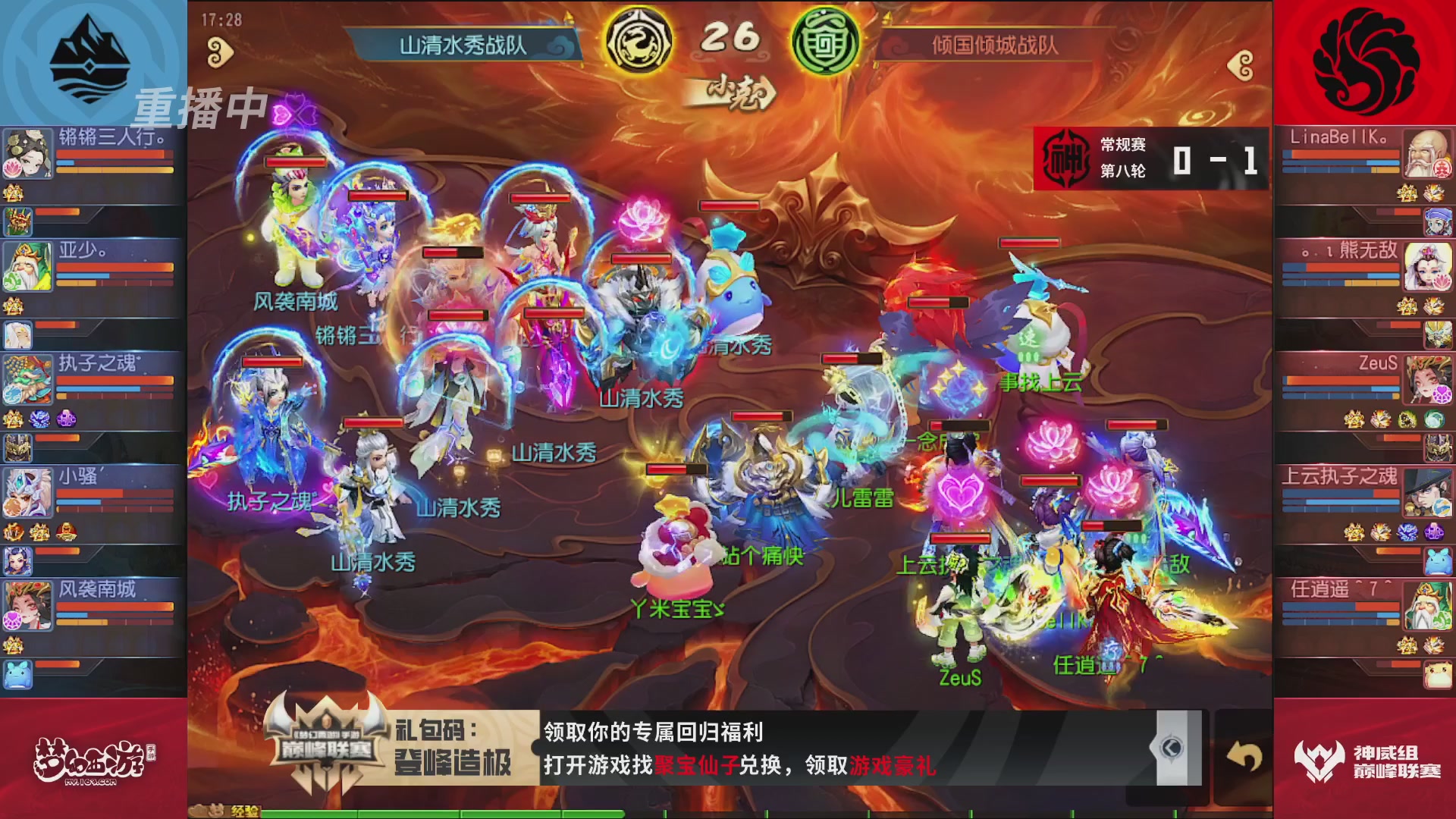The height and width of the screenshot is (819, 1456).
Task: Click 锵锵三人行's pink lotus skill icon
Action: tap(11, 168)
